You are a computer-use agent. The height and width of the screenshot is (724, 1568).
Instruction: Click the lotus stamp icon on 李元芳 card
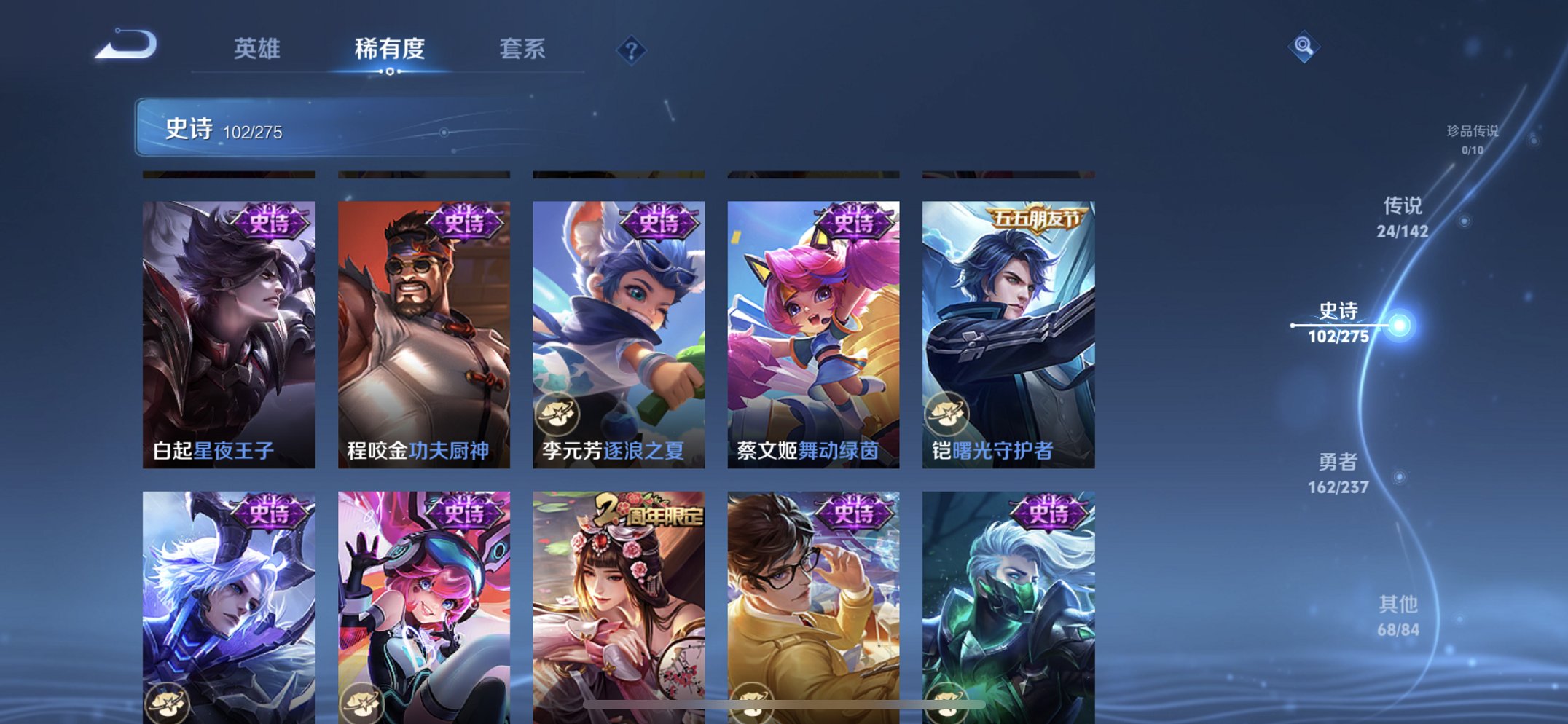(x=558, y=412)
